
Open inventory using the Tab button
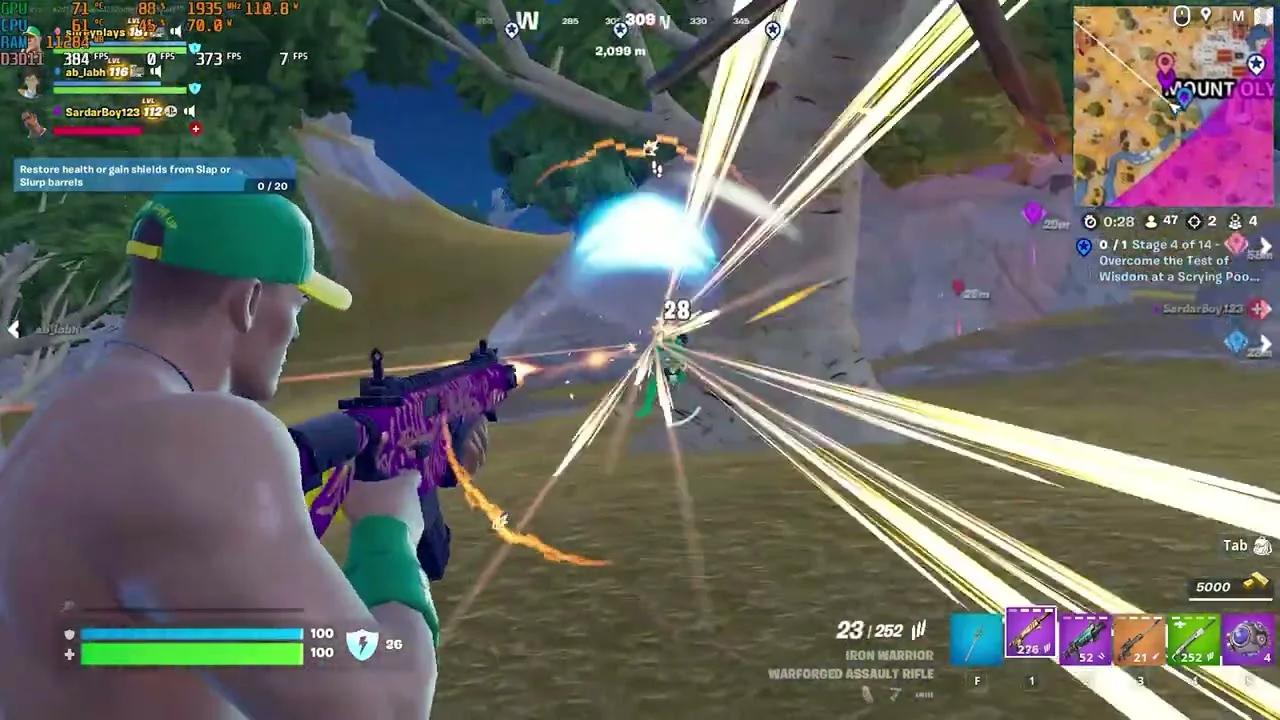[1245, 546]
